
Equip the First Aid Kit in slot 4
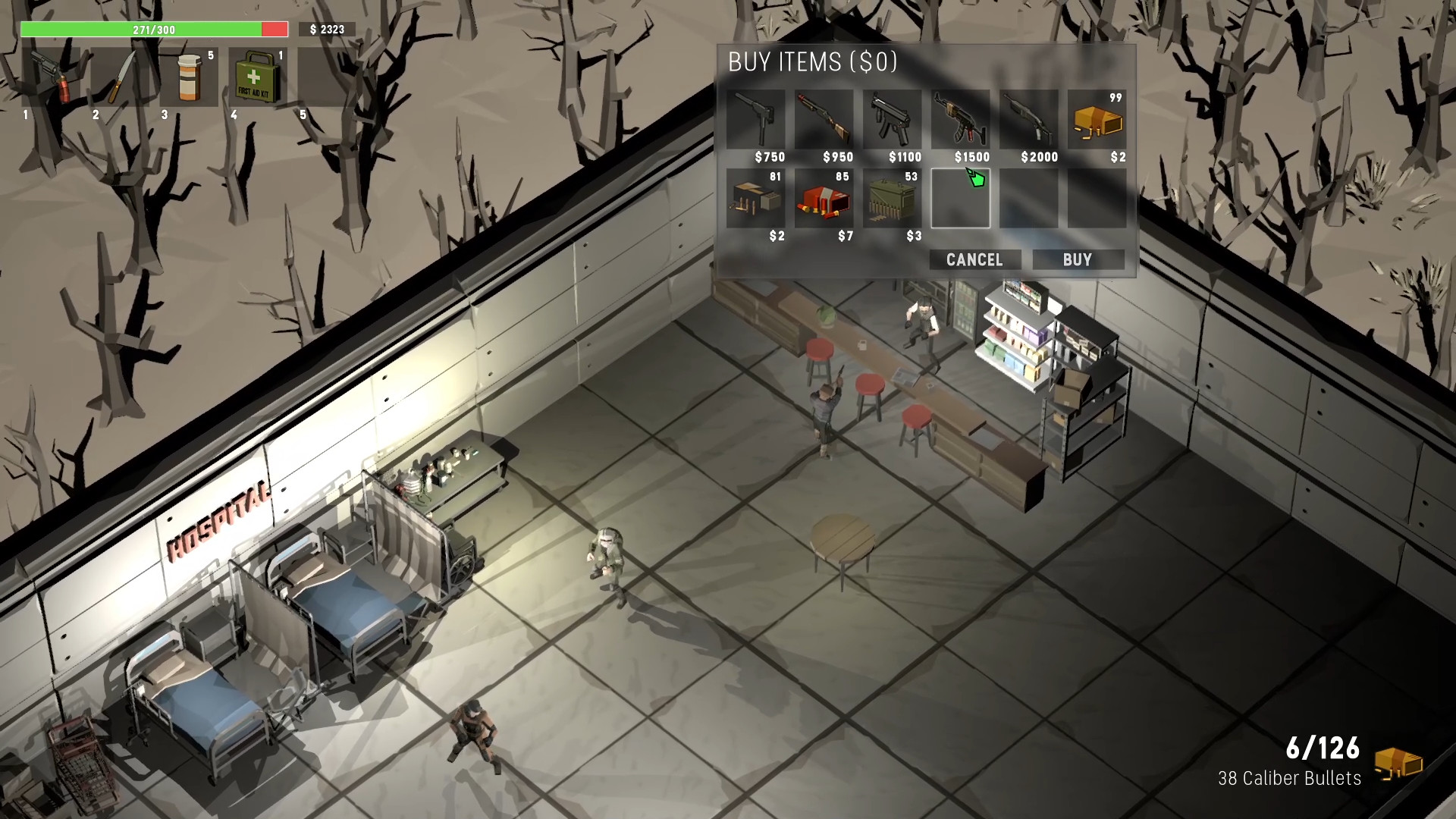pos(256,78)
